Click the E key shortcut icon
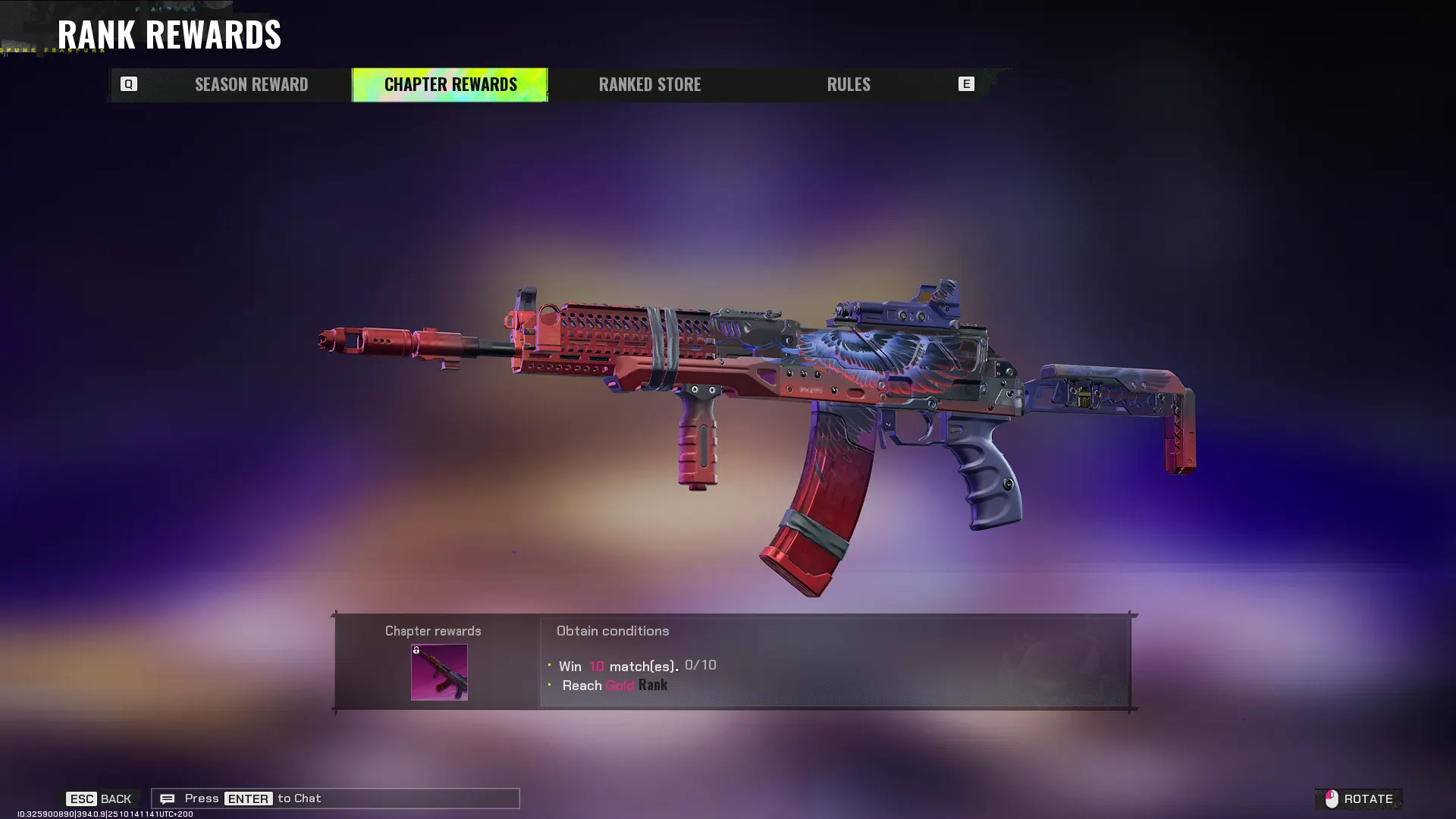This screenshot has width=1456, height=819. [966, 84]
